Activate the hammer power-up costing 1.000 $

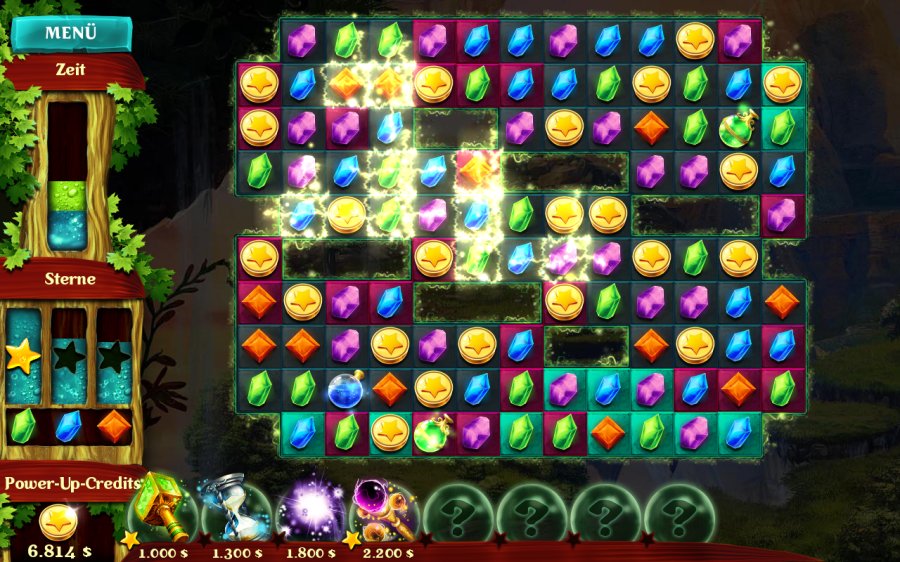pos(160,509)
